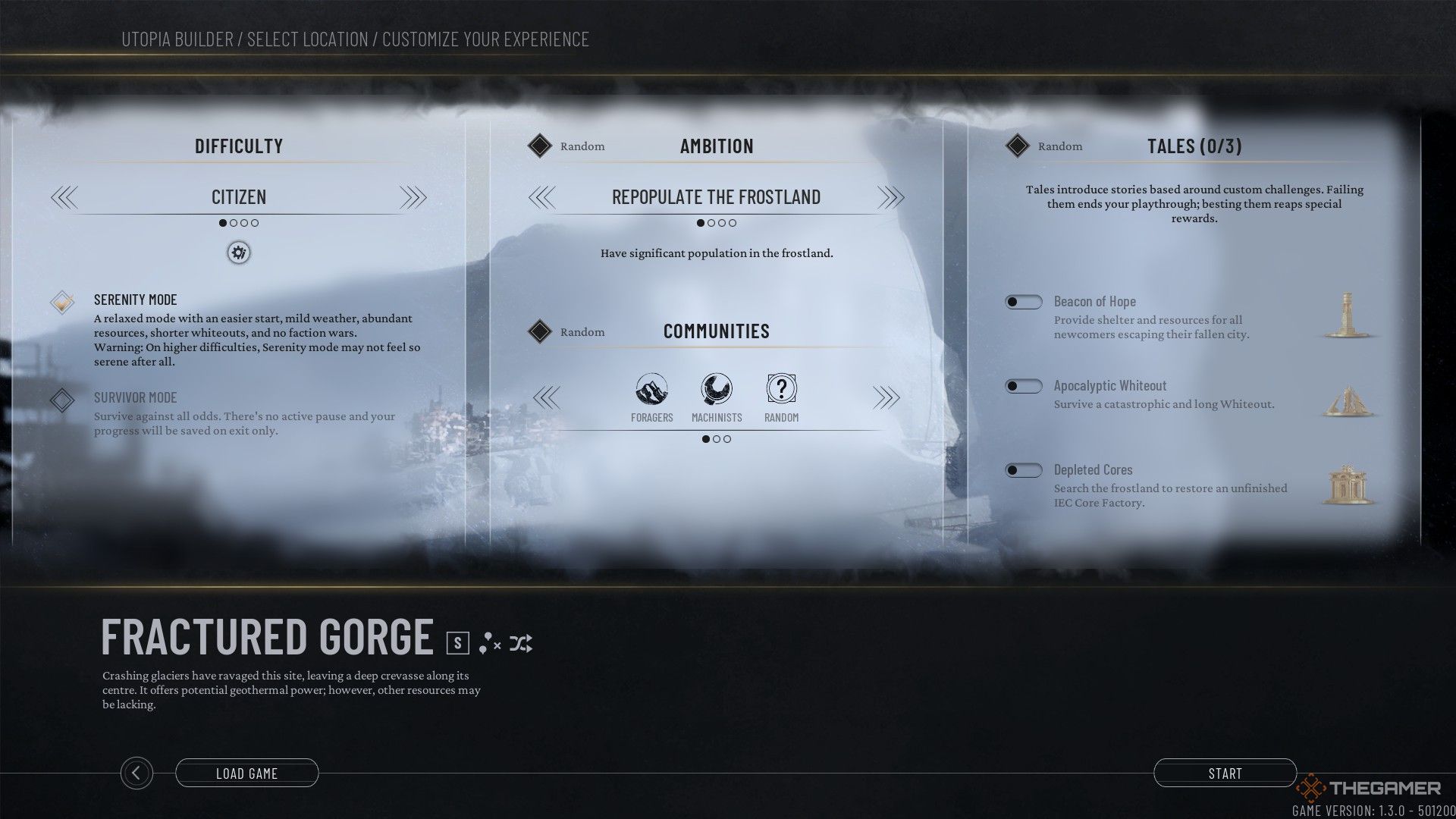
Task: Go back with the round arrow button
Action: 136,773
